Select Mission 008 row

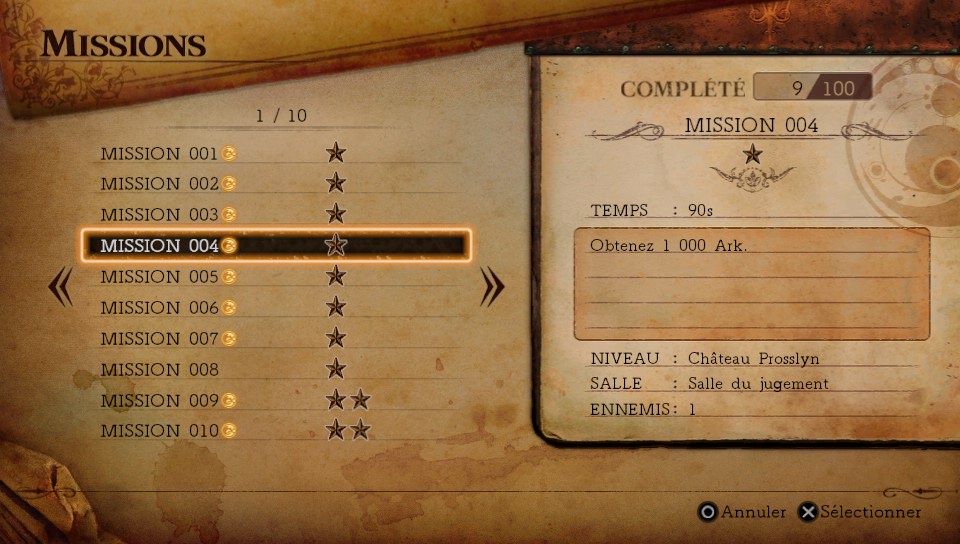(160, 370)
